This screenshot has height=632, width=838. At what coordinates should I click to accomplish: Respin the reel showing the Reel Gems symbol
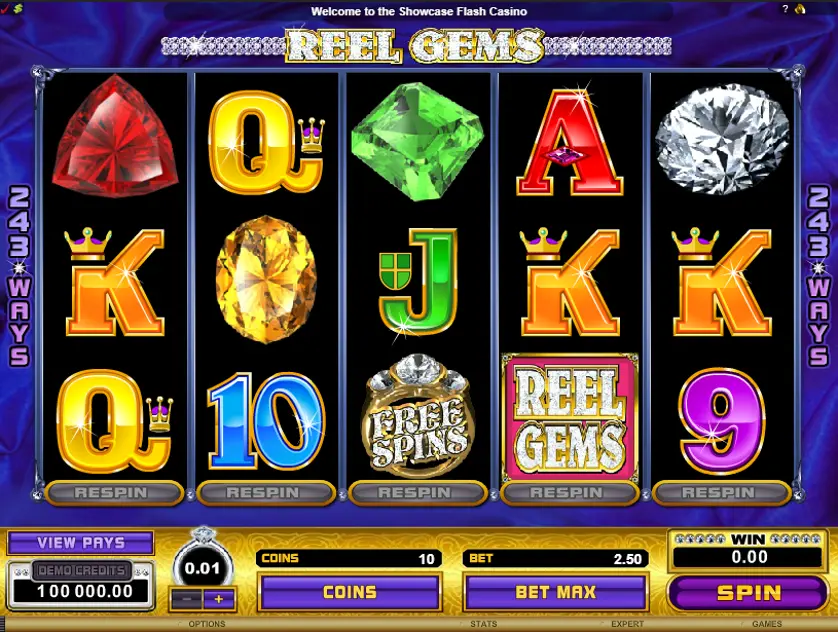coord(569,493)
